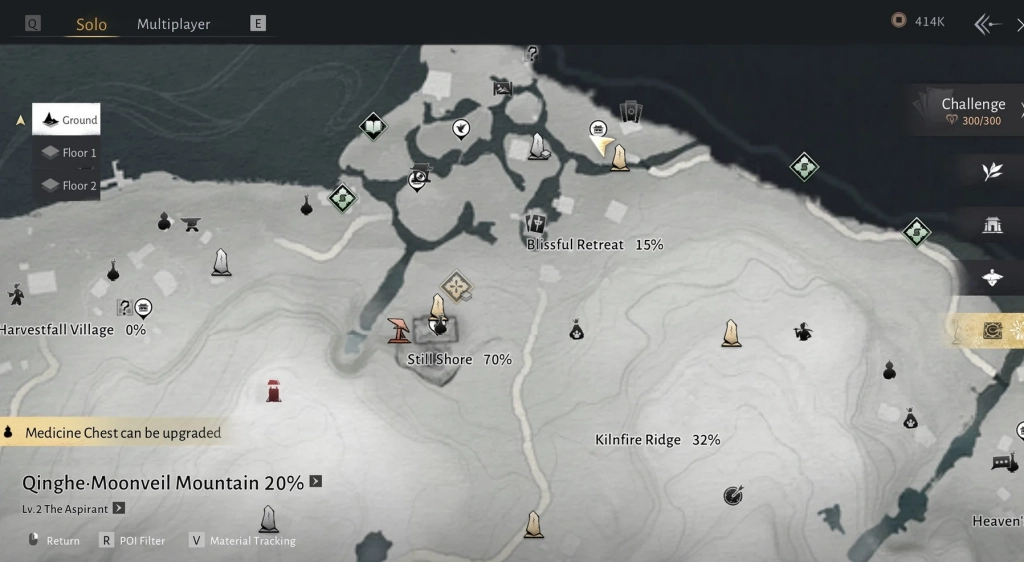Open Lv.2 The Aspirant details
This screenshot has height=562, width=1024.
click(119, 508)
